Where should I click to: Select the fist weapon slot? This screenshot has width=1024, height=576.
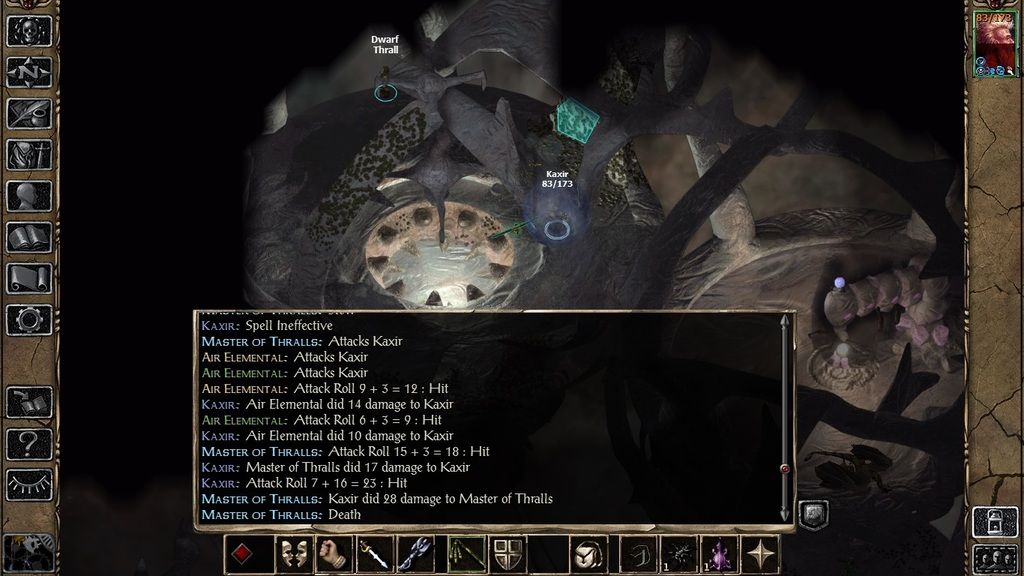click(333, 554)
